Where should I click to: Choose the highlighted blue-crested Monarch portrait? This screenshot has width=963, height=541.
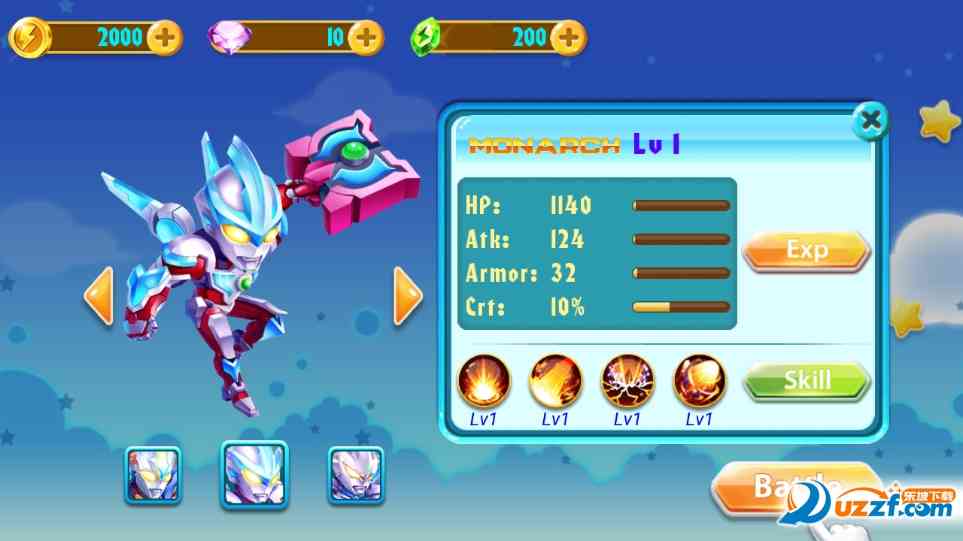coord(254,473)
